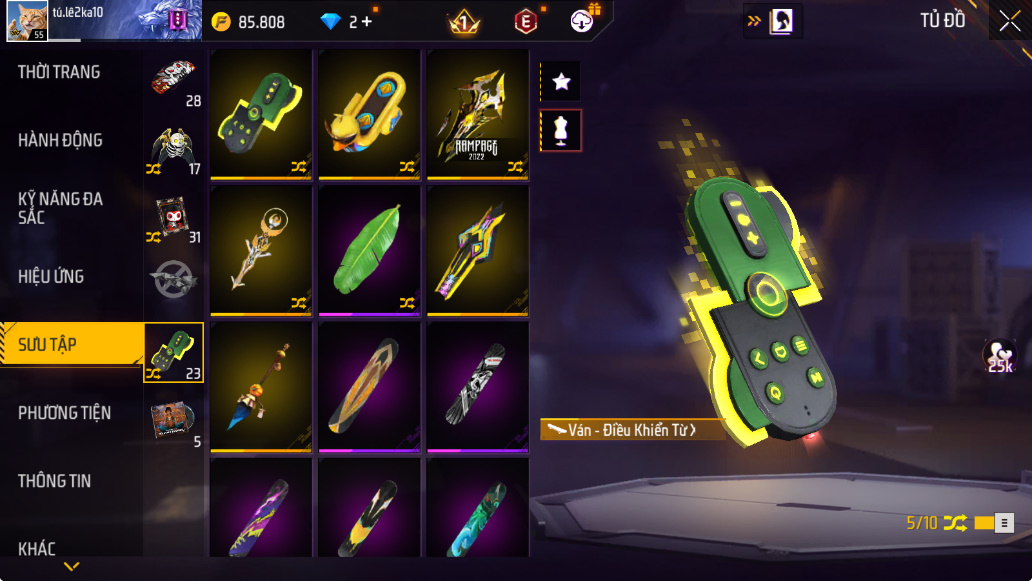Switch to the Hành Động tab

[x=60, y=140]
